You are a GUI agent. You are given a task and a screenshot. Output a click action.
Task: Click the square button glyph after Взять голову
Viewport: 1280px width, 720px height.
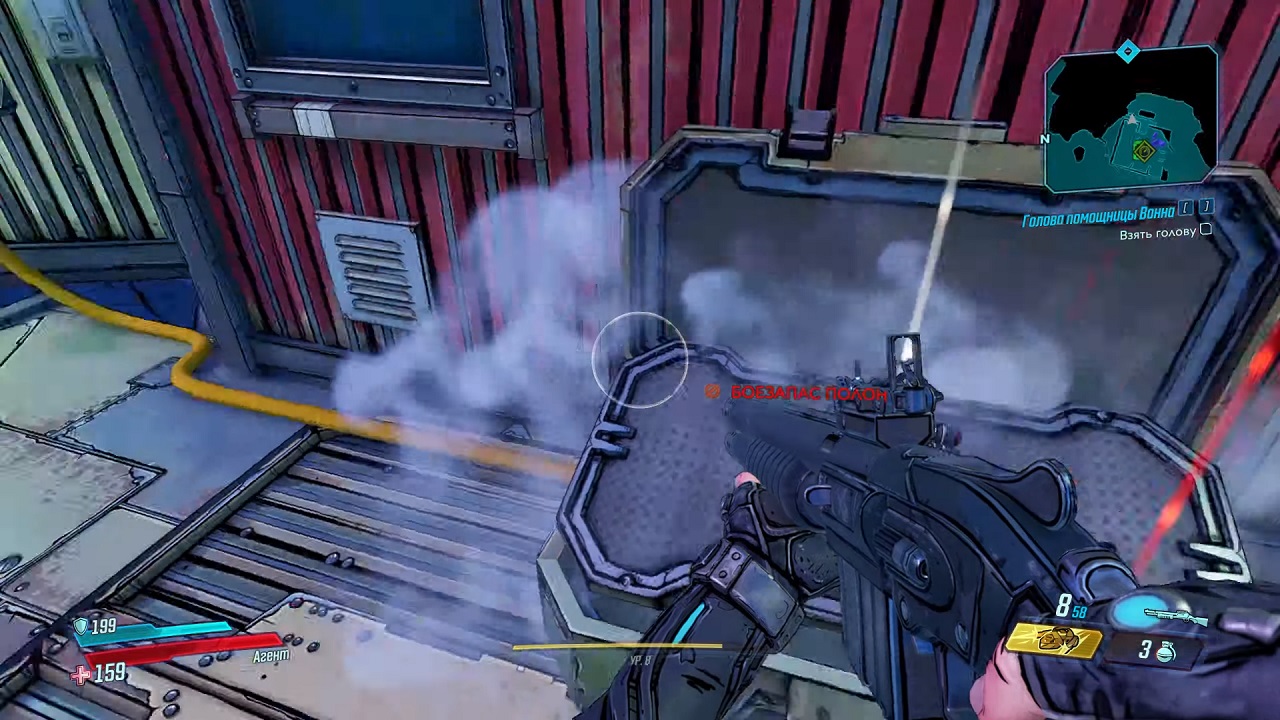1205,230
